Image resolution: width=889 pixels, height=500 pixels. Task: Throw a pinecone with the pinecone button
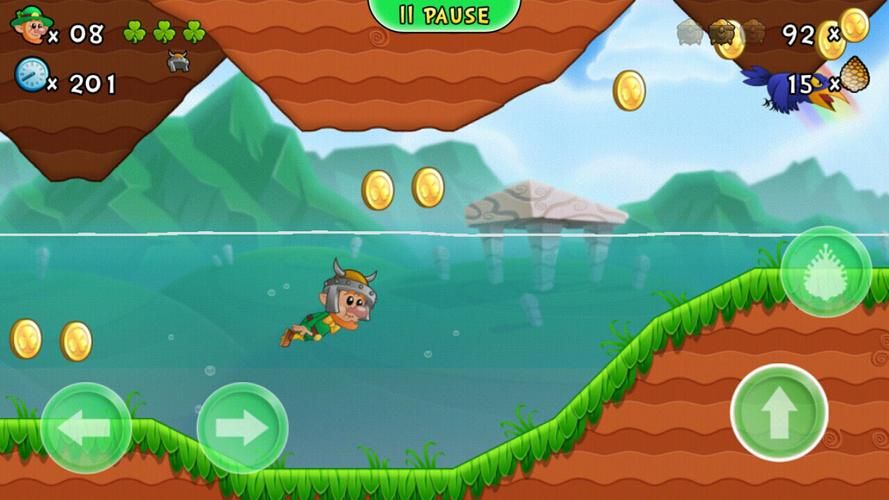[x=826, y=272]
